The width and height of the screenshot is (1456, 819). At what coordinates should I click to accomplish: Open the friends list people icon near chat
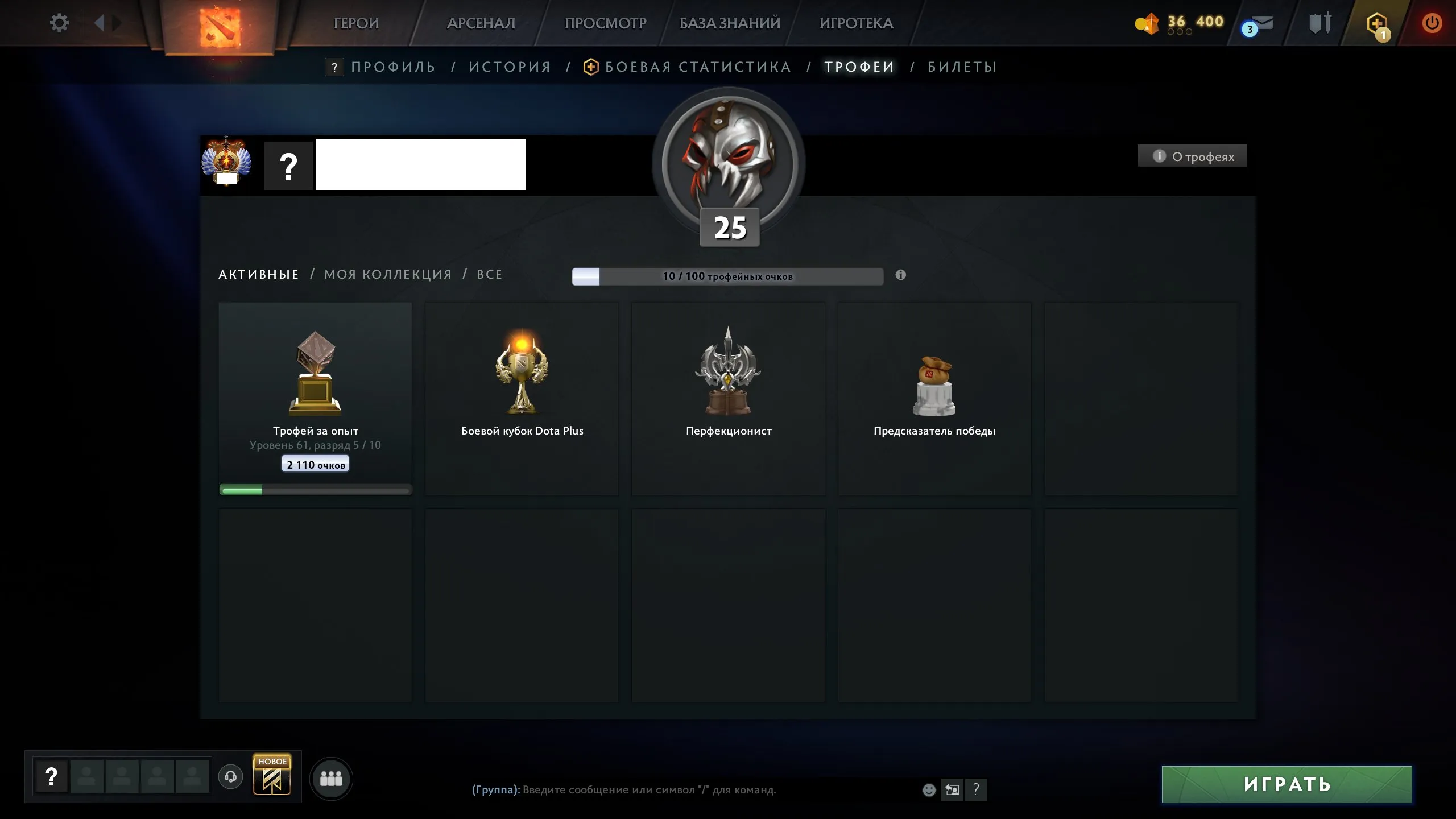(x=333, y=779)
